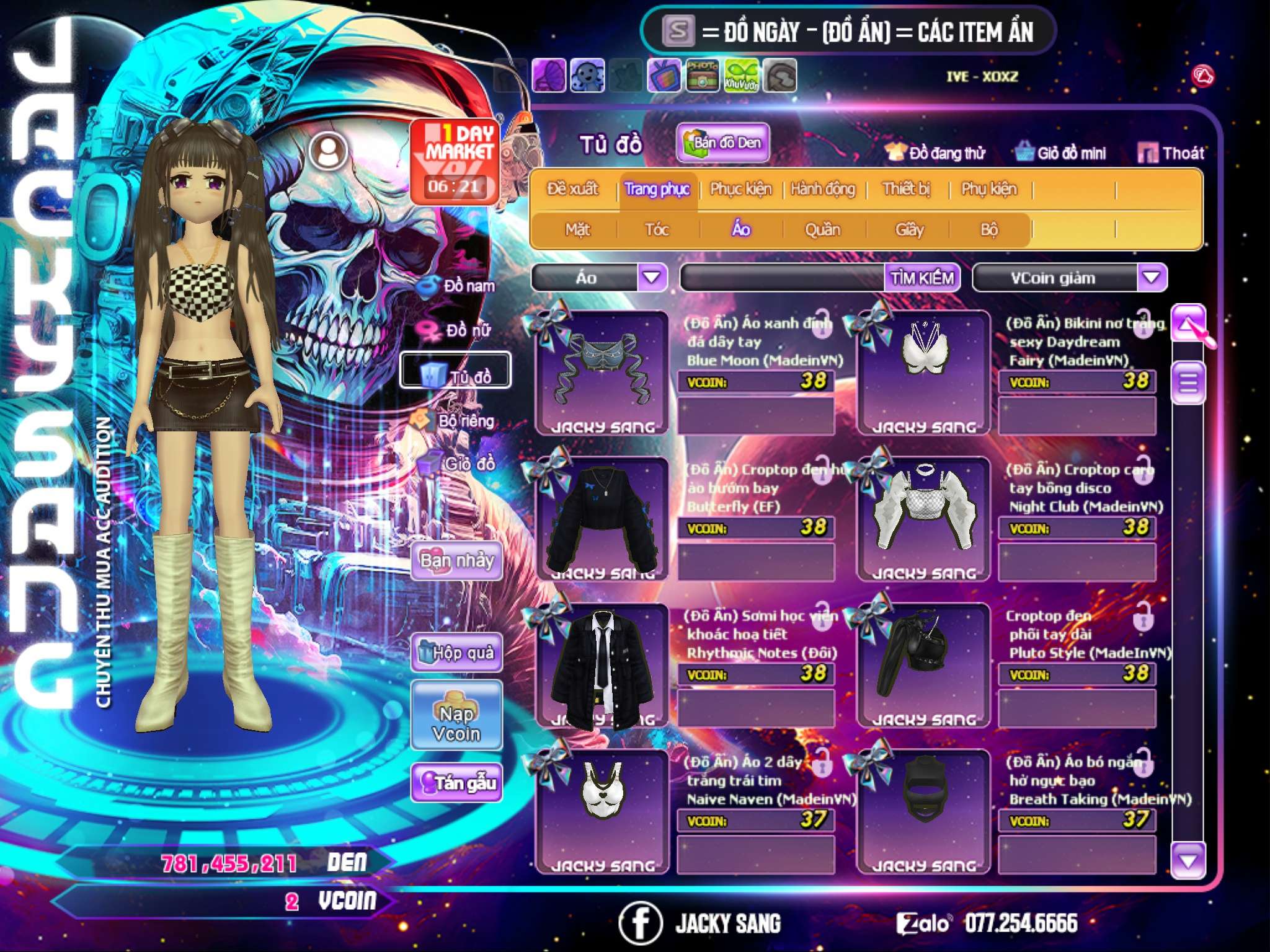This screenshot has width=1270, height=952.
Task: Click the TÌM KIẾM search button
Action: (x=922, y=278)
